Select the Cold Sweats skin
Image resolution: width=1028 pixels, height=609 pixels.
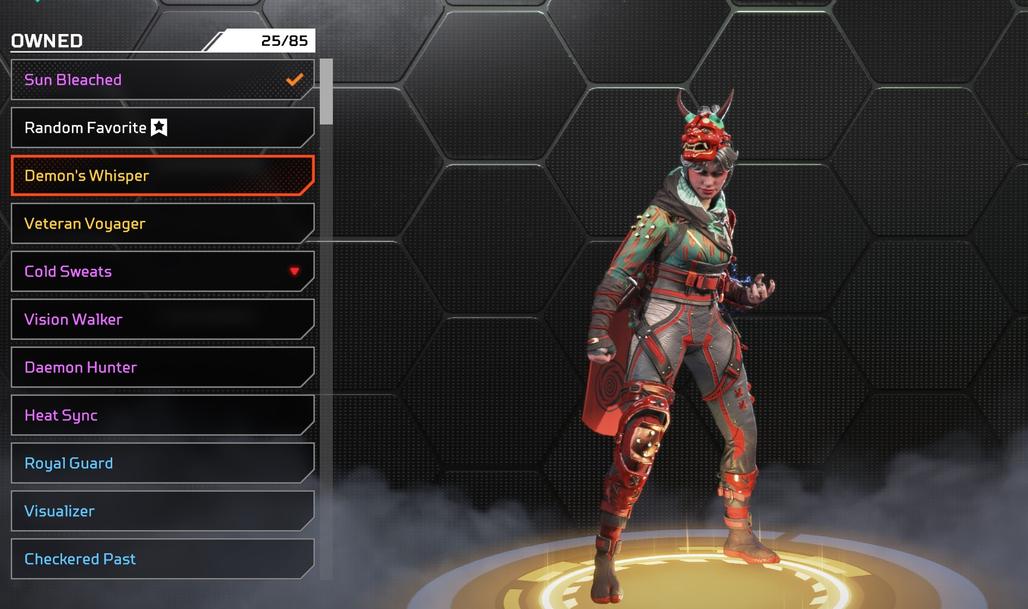pos(162,272)
